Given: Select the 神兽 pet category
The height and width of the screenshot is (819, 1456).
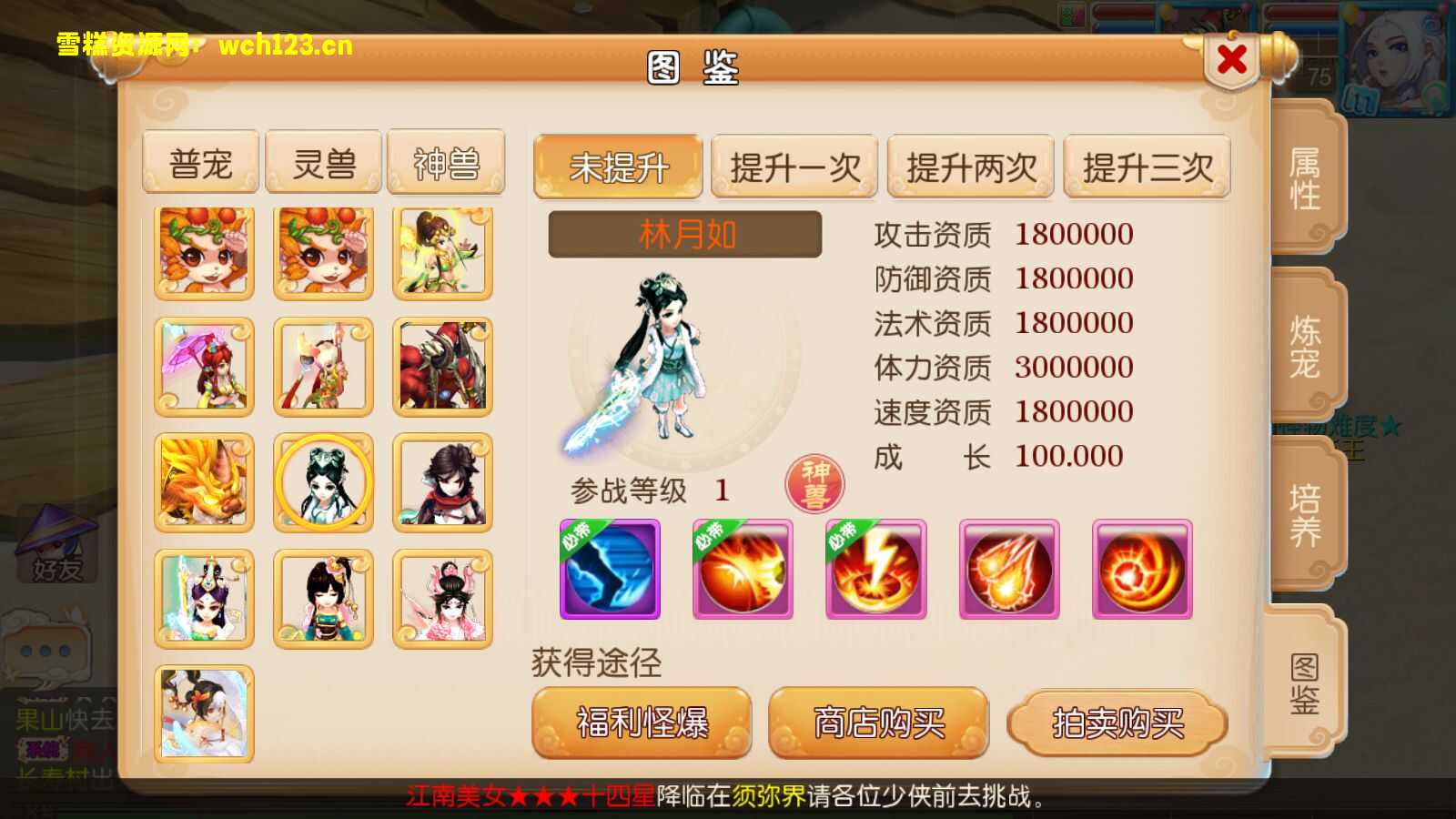Looking at the screenshot, I should tap(444, 162).
